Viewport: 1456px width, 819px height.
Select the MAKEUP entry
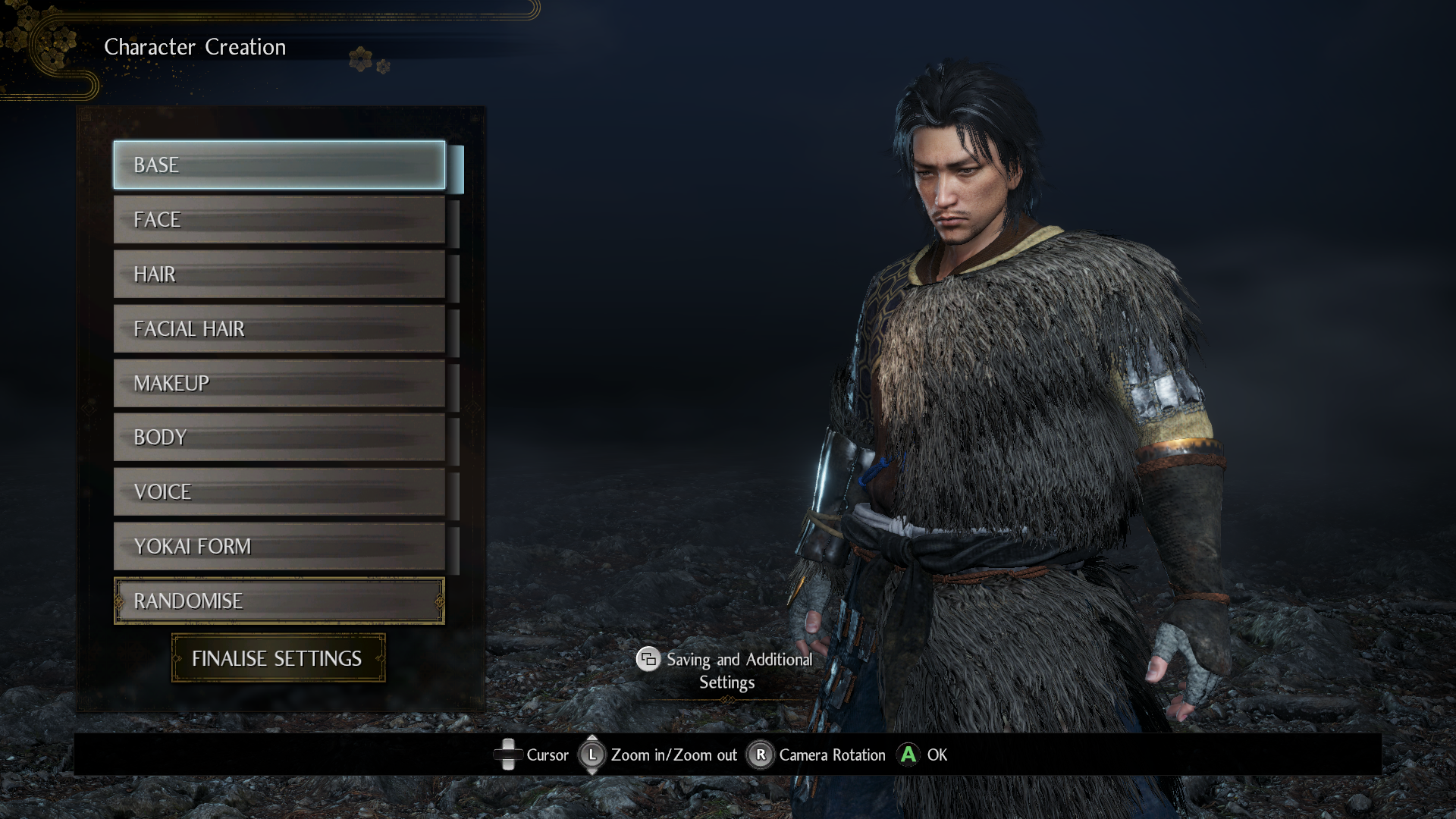tap(279, 384)
